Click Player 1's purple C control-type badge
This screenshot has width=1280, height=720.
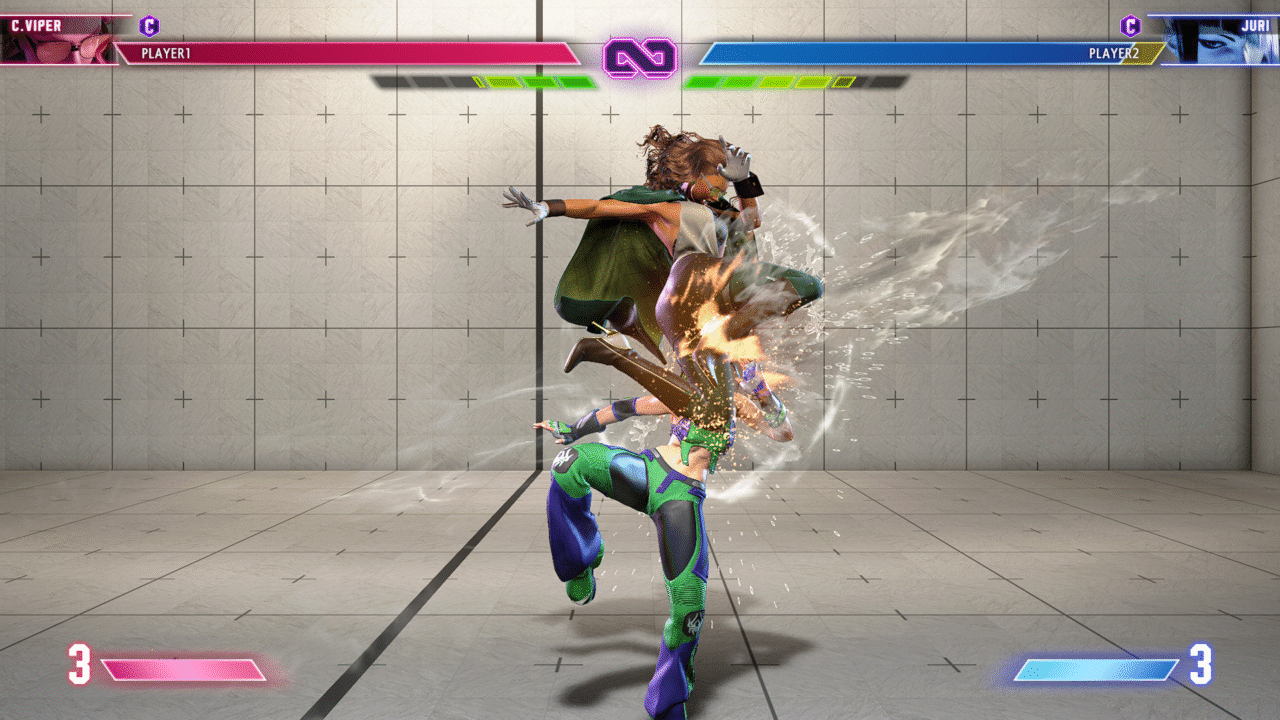coord(150,26)
